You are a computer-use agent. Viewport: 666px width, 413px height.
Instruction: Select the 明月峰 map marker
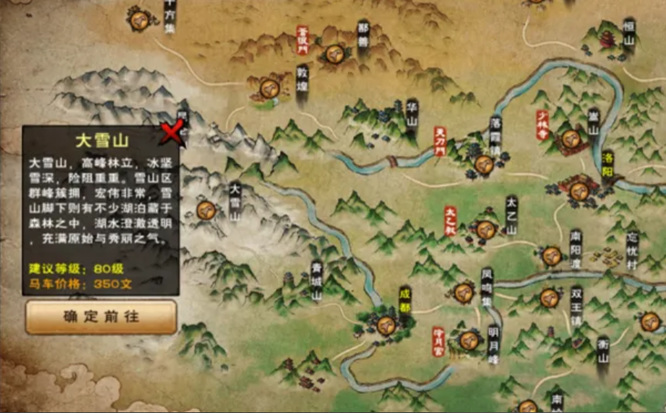pos(468,340)
